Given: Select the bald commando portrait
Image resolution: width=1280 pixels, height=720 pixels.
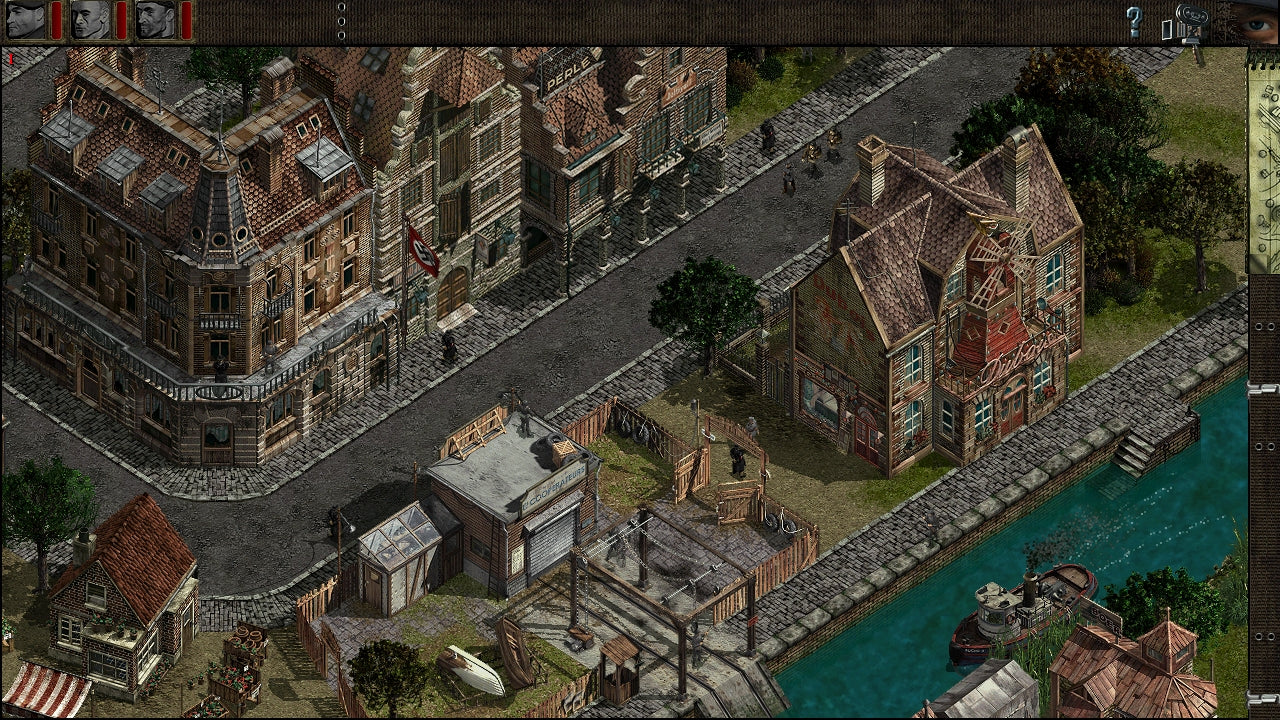Looking at the screenshot, I should pyautogui.click(x=91, y=20).
